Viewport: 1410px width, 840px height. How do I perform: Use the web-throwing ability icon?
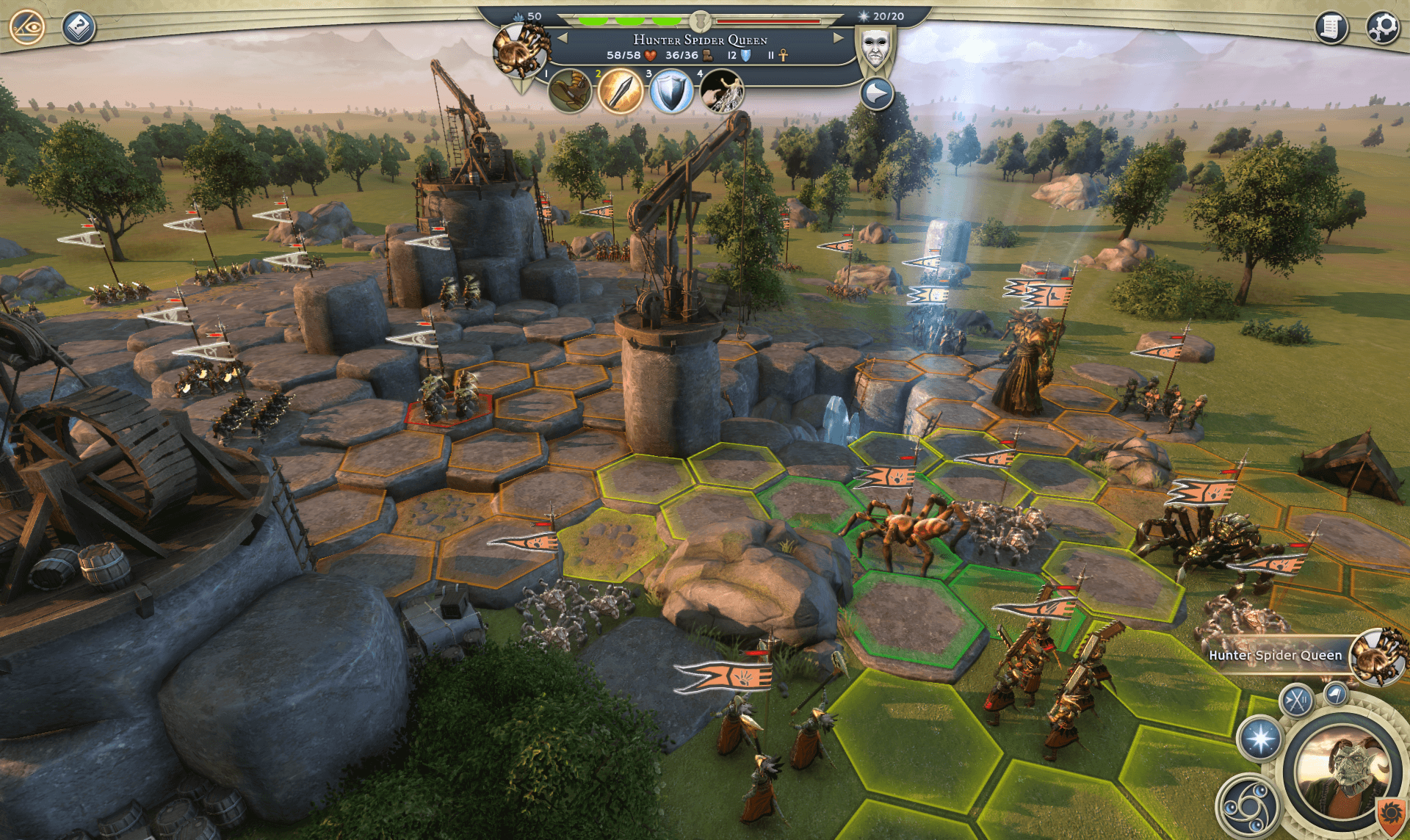click(722, 92)
